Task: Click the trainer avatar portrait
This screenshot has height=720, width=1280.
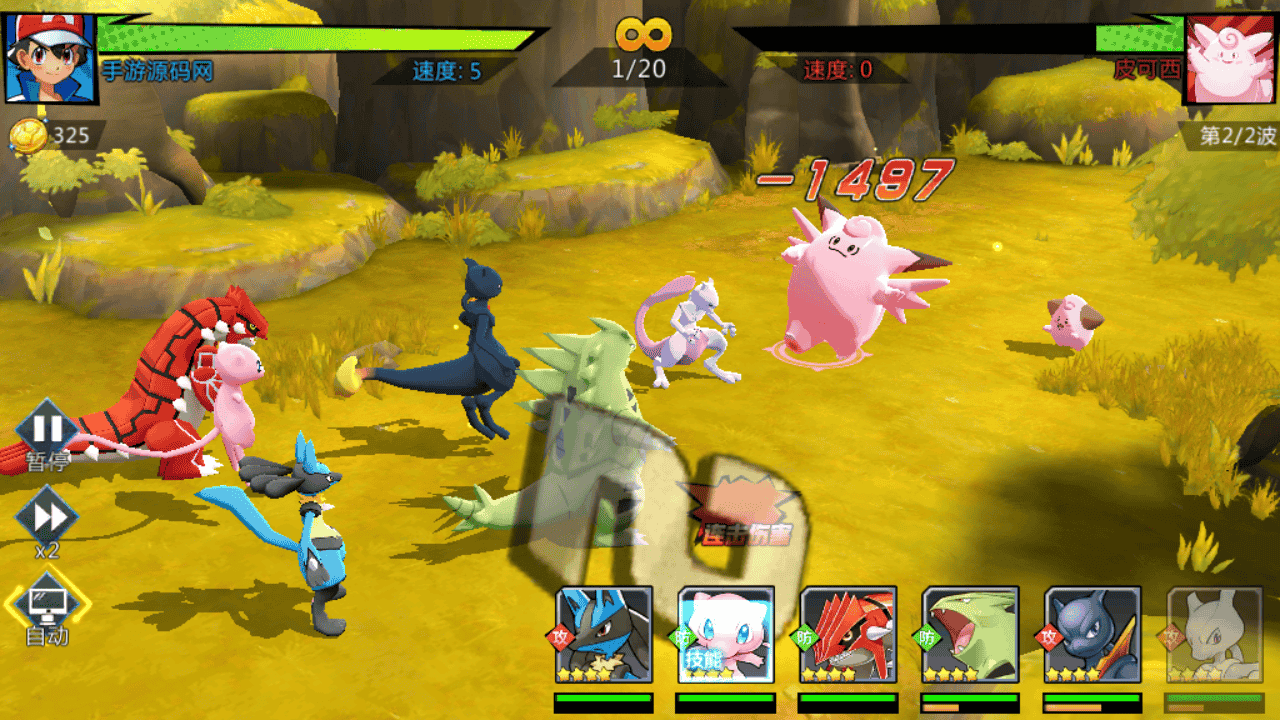Action: pyautogui.click(x=50, y=56)
